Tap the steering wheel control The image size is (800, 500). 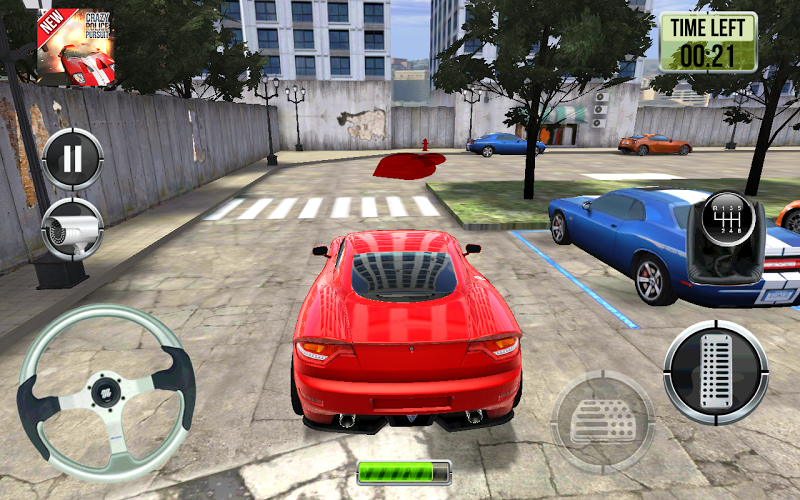click(x=105, y=390)
